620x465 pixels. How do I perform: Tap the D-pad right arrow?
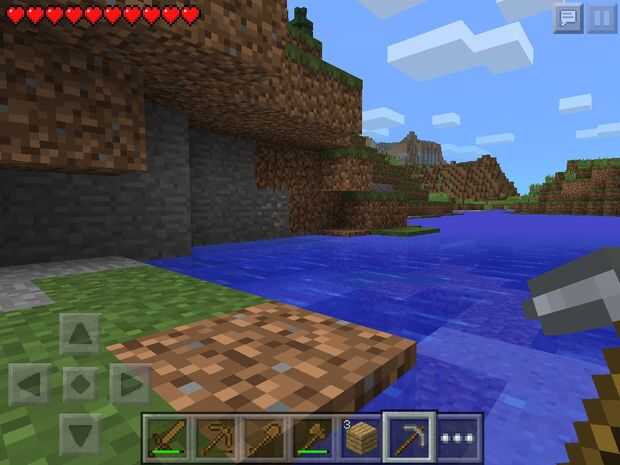129,384
